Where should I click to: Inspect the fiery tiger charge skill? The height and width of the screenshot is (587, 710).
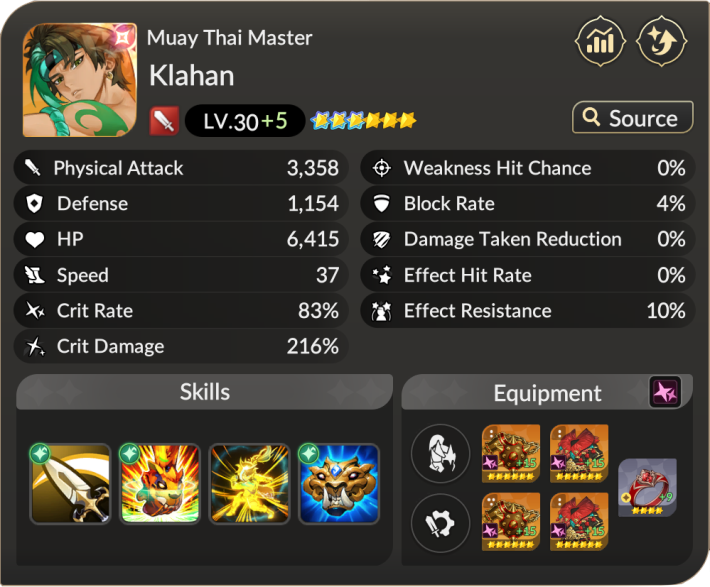pos(160,484)
